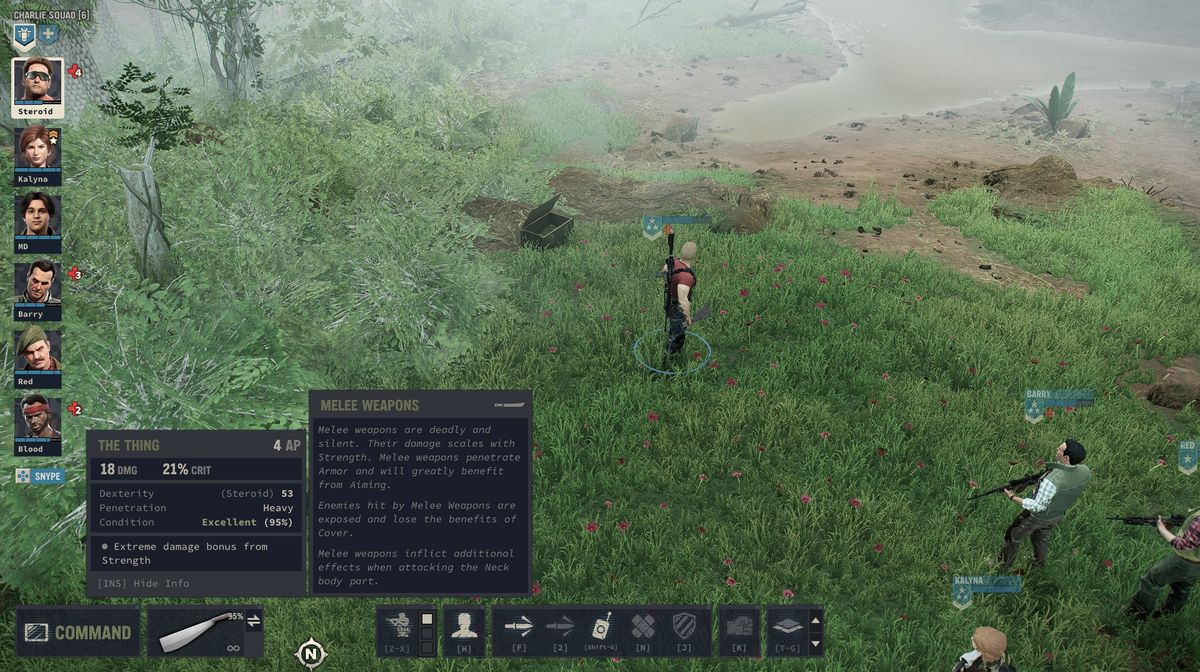
Task: Activate the knife melee attack ability
Action: click(x=519, y=627)
